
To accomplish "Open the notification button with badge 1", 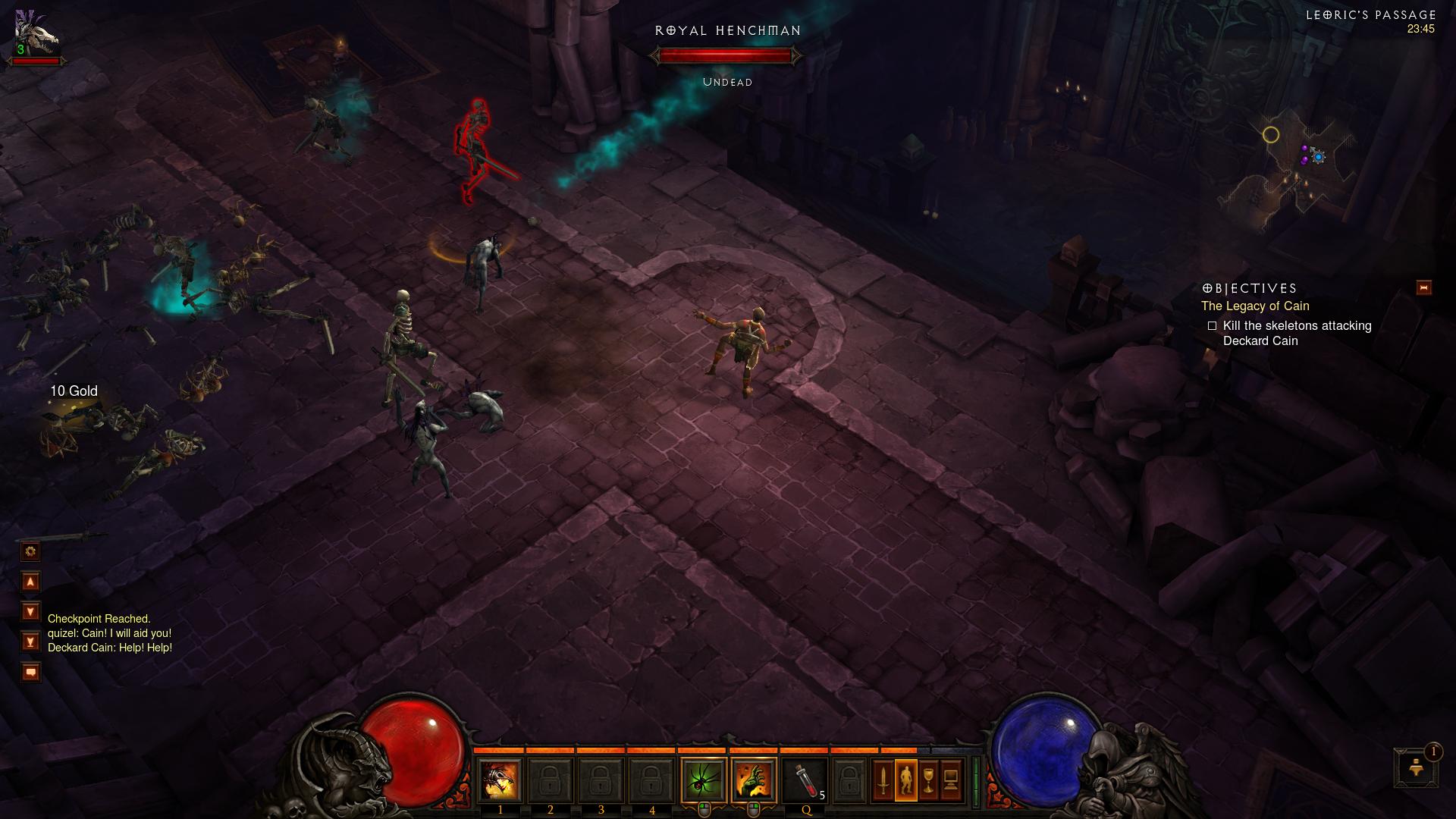I will (1415, 767).
